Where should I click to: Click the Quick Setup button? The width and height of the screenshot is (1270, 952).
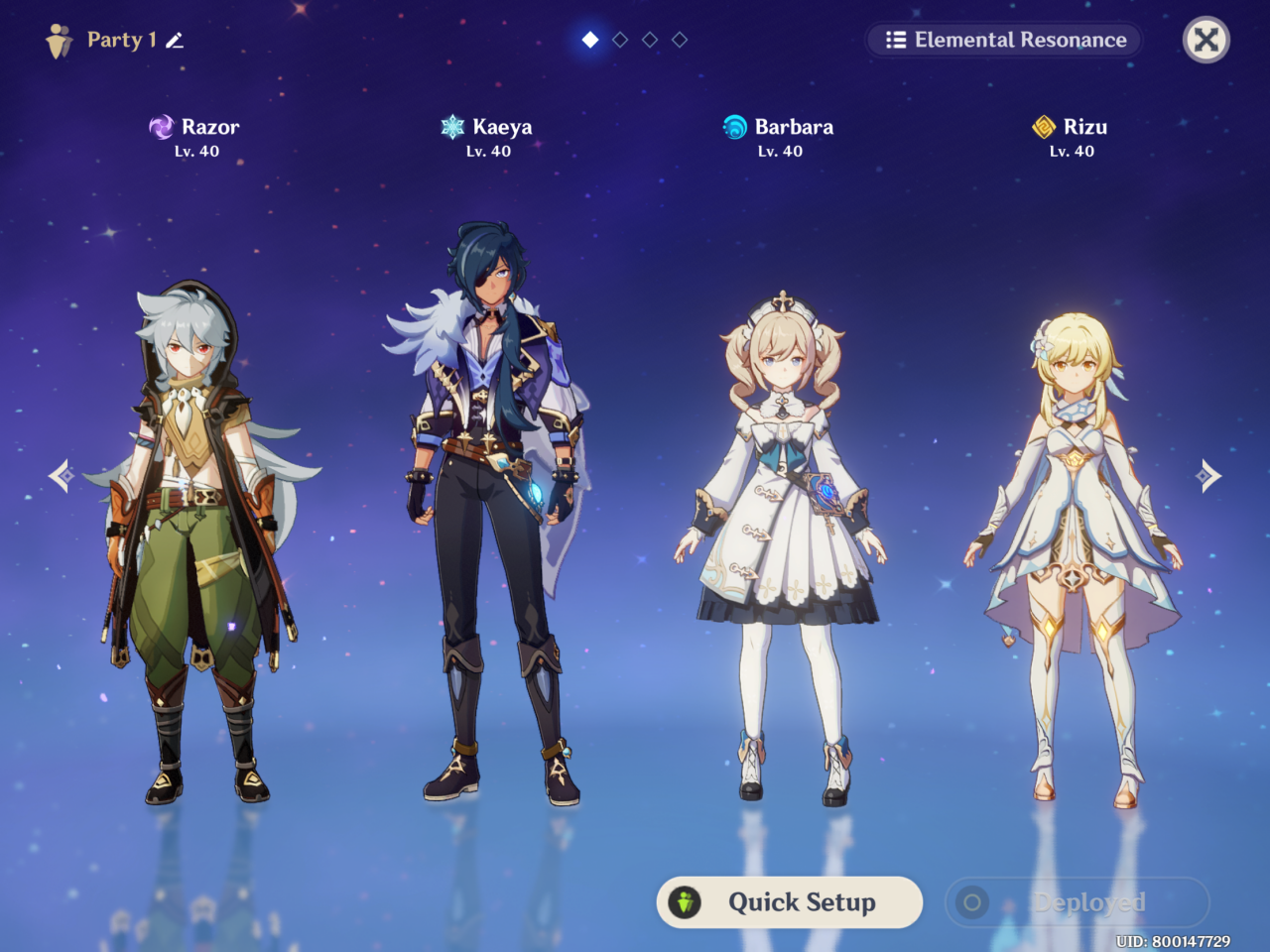coord(790,902)
